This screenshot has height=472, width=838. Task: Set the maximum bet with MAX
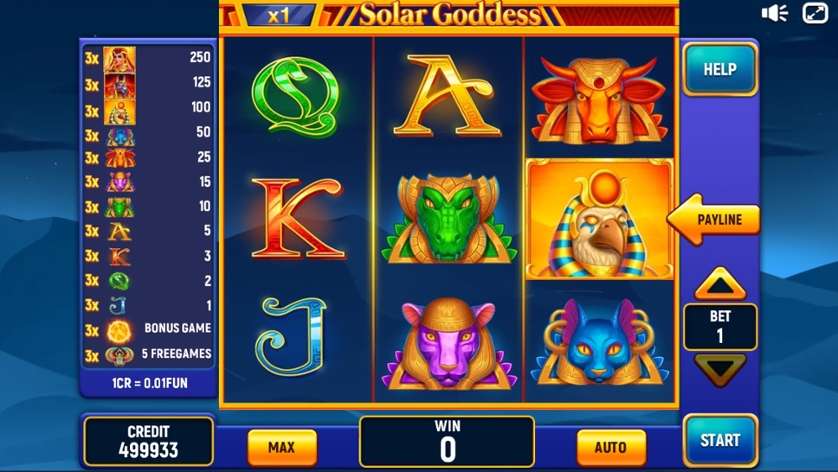point(281,447)
